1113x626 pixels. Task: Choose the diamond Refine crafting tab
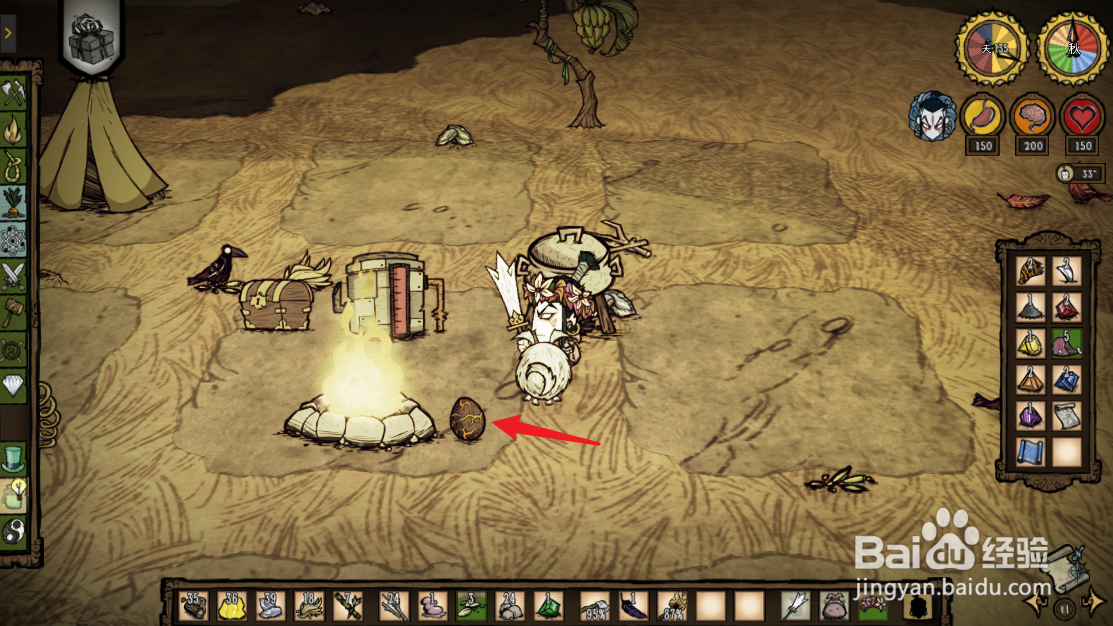point(15,384)
